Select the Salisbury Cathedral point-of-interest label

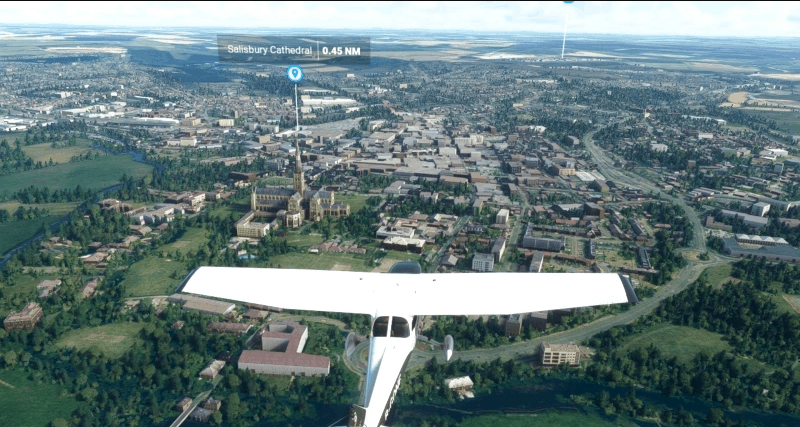click(293, 50)
